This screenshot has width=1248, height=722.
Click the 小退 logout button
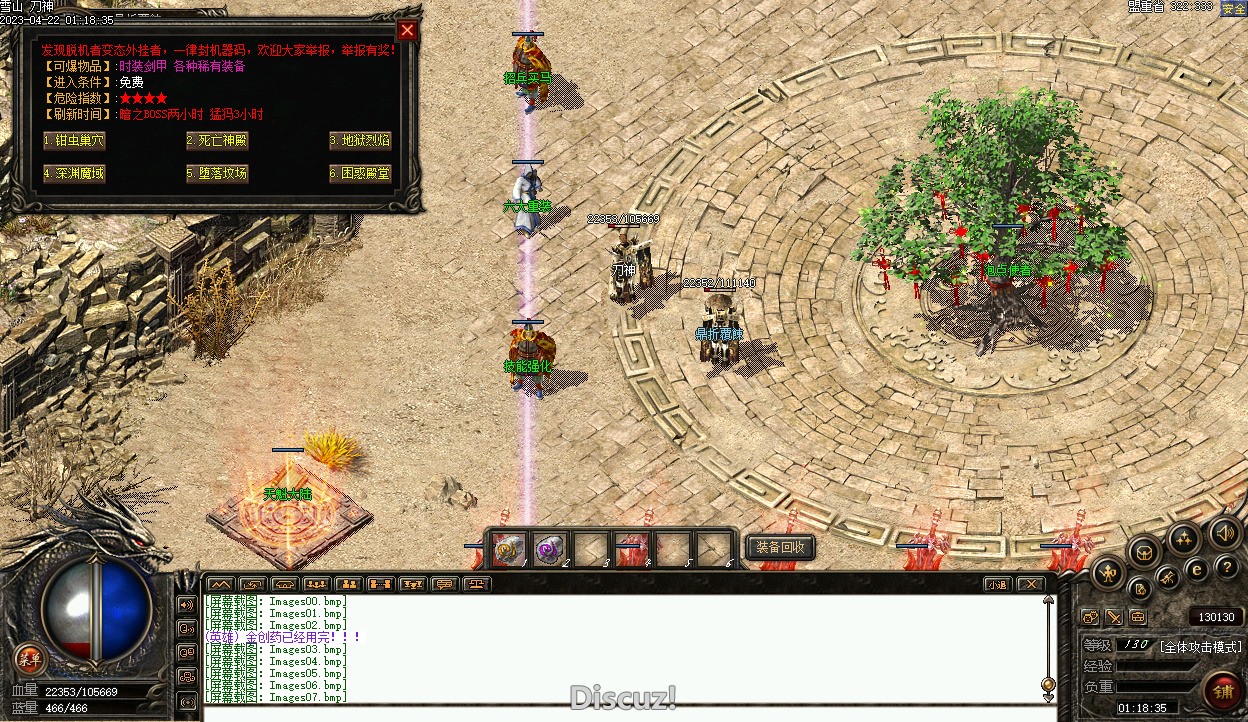pyautogui.click(x=996, y=584)
